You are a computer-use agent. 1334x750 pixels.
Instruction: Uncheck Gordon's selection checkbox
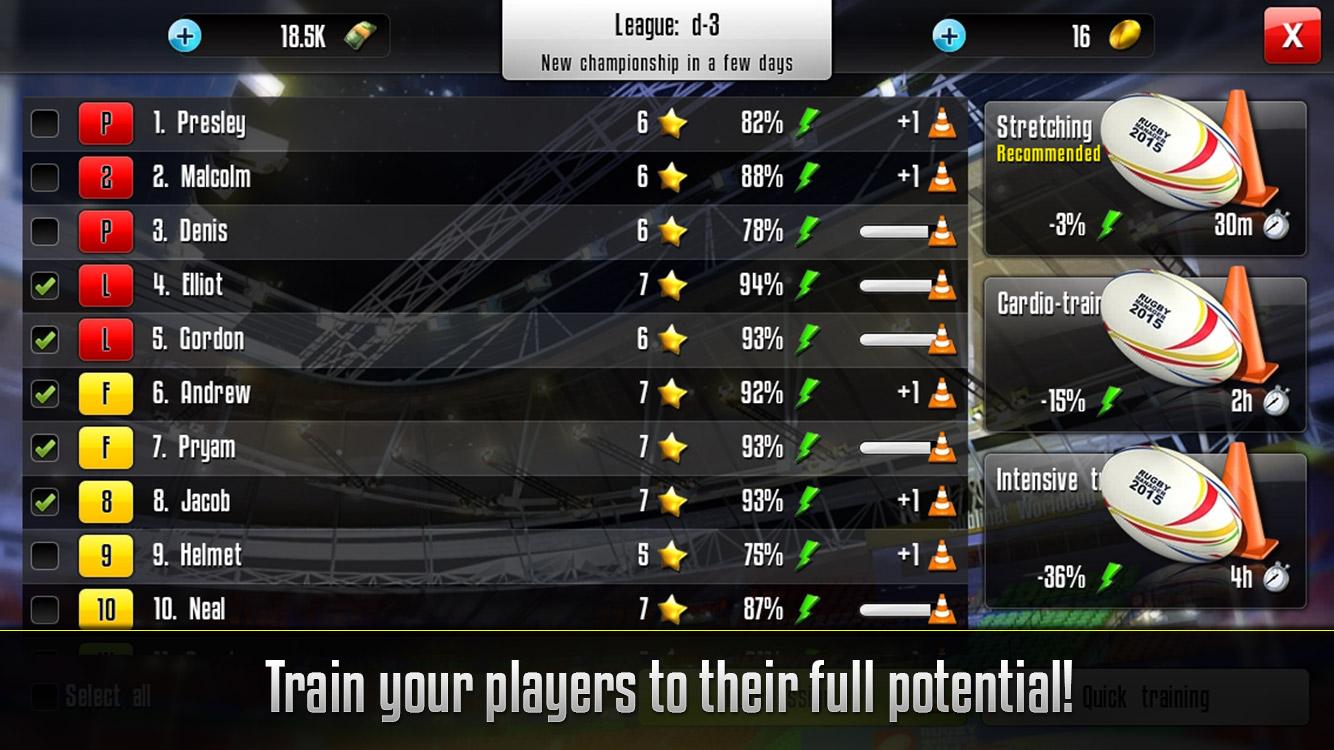(x=44, y=339)
